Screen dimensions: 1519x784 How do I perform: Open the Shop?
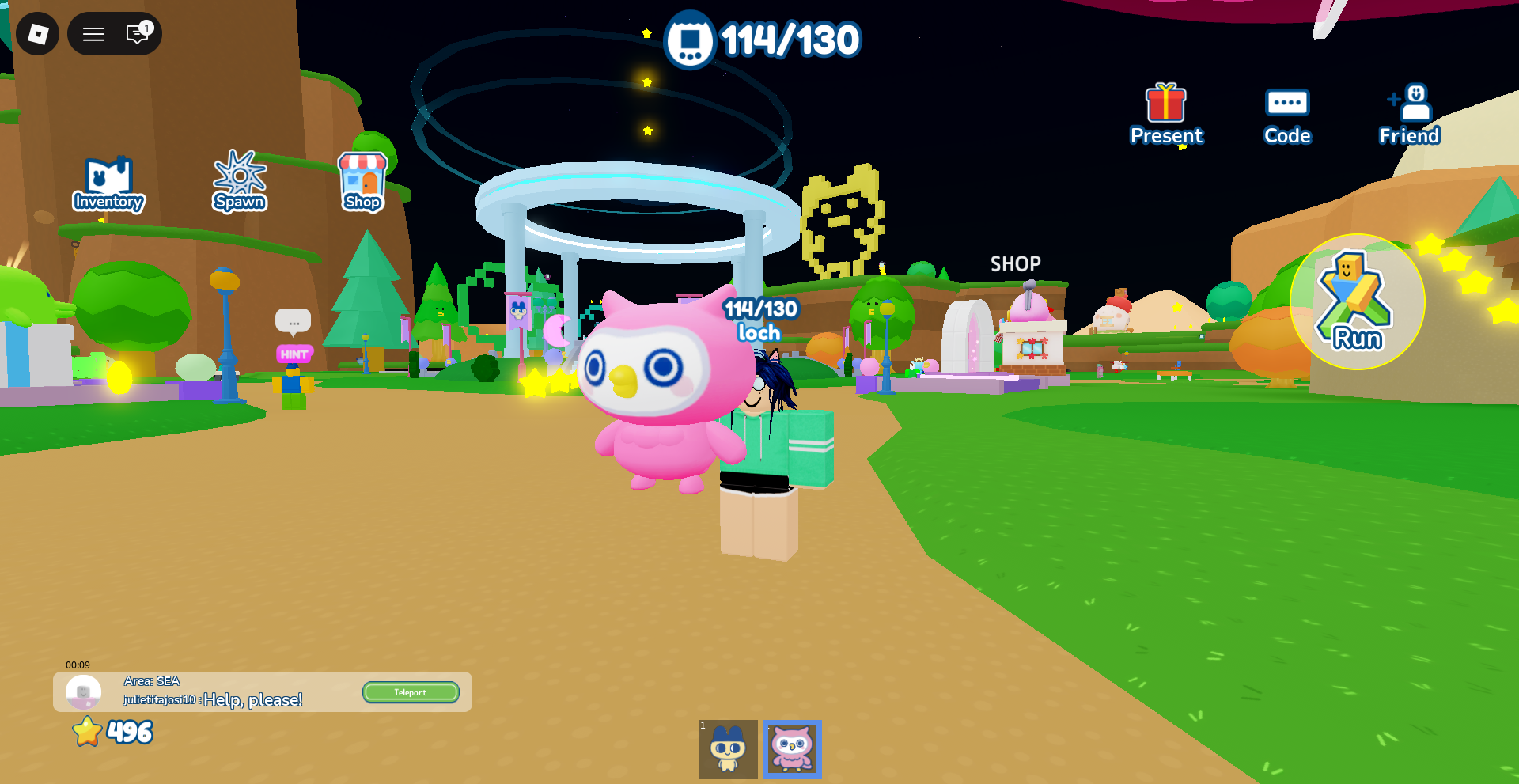coord(362,182)
